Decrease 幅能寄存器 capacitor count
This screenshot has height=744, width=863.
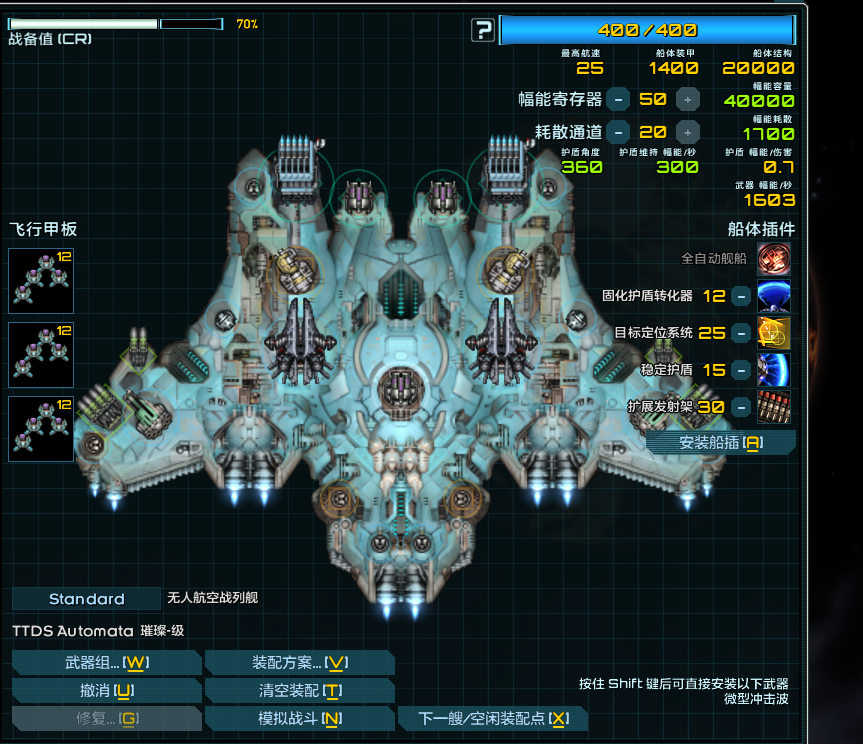619,99
